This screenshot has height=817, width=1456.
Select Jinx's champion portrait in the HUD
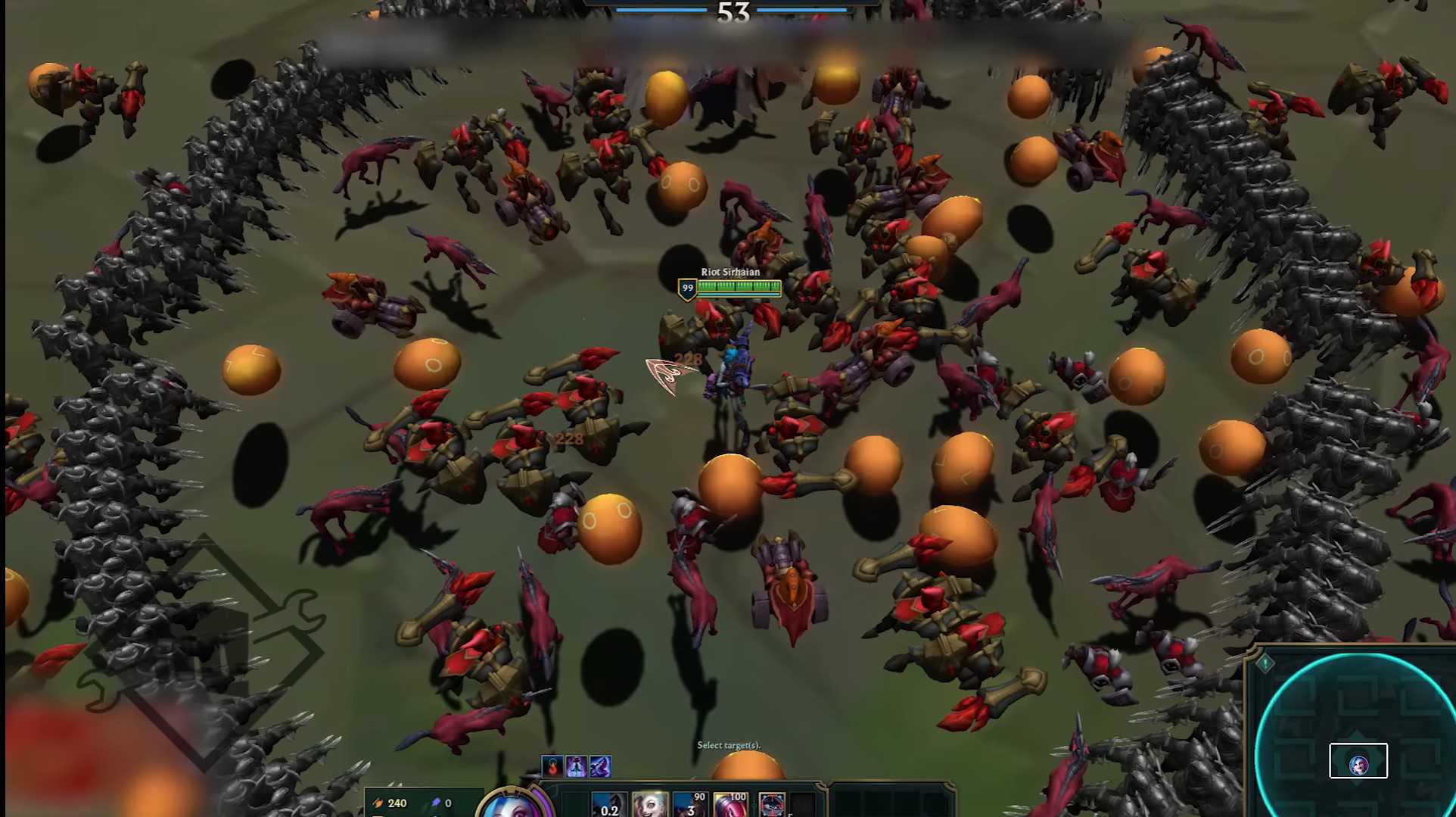tap(511, 809)
